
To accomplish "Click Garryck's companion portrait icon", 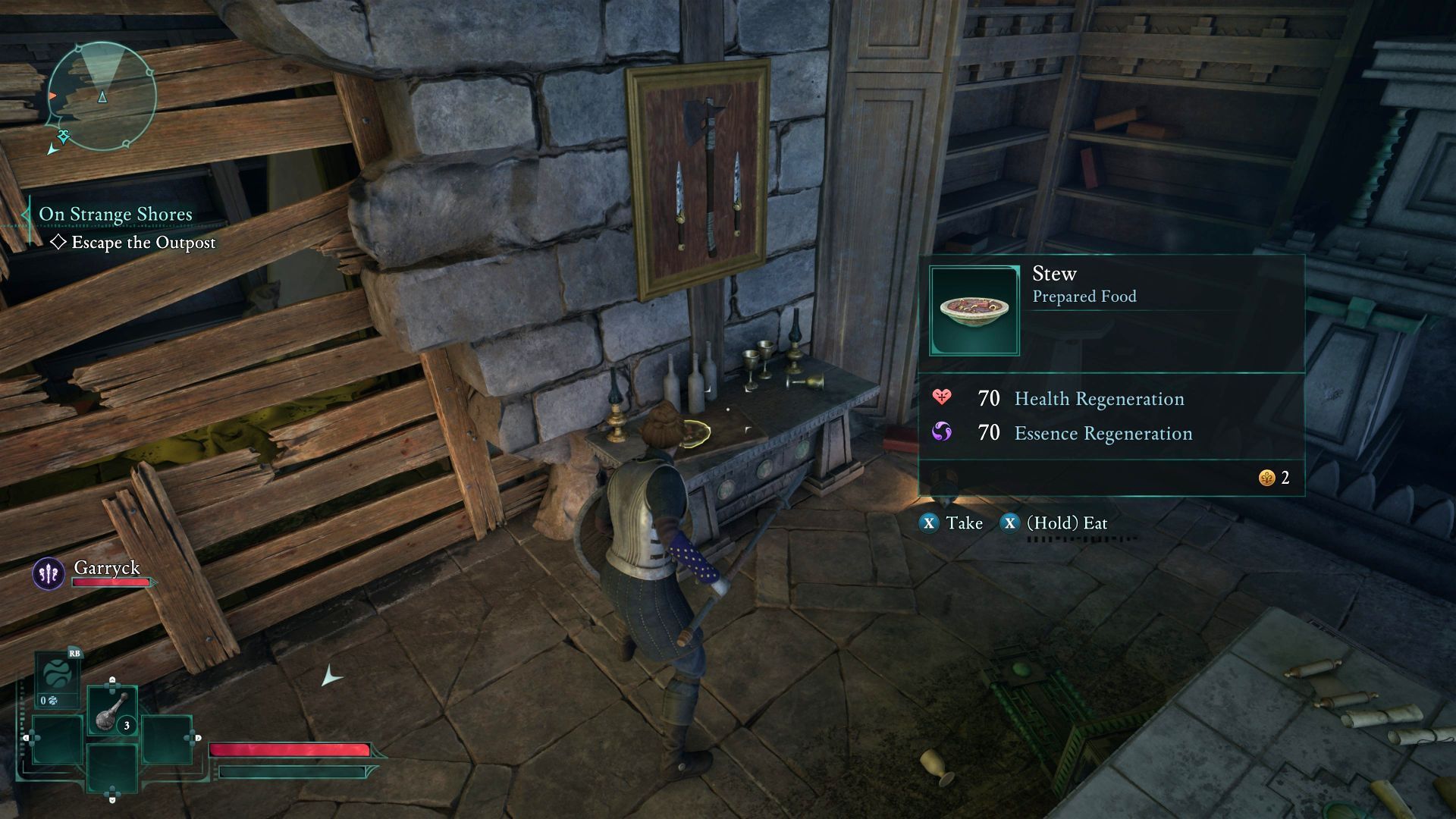I will coord(49,573).
